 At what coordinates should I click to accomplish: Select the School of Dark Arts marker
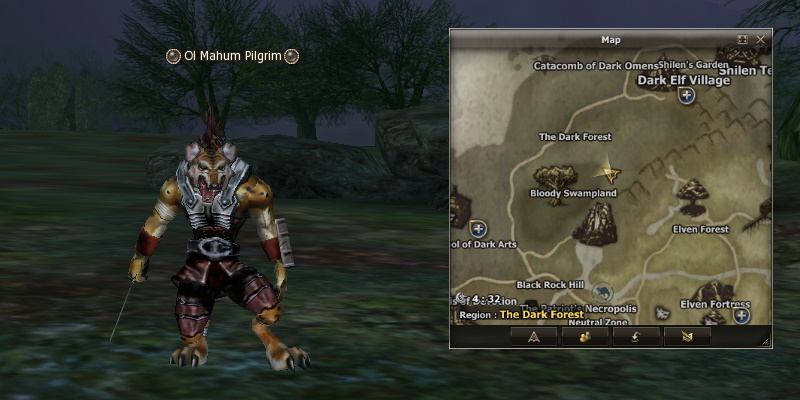point(478,229)
